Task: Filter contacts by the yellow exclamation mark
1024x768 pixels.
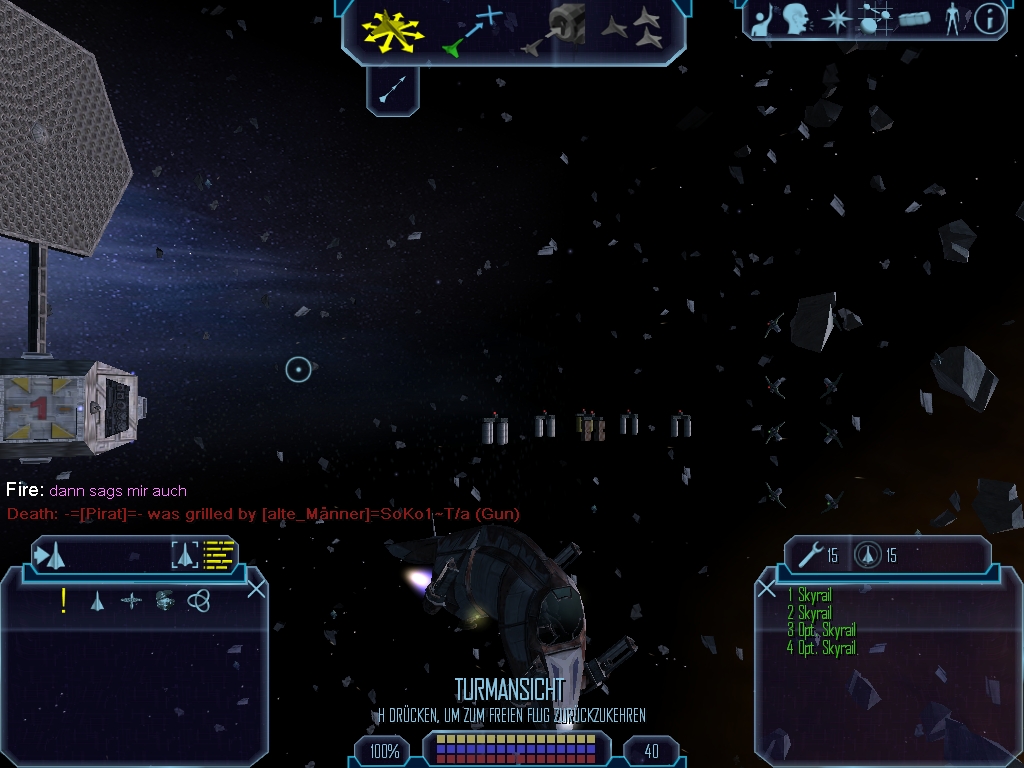Action: pyautogui.click(x=64, y=600)
